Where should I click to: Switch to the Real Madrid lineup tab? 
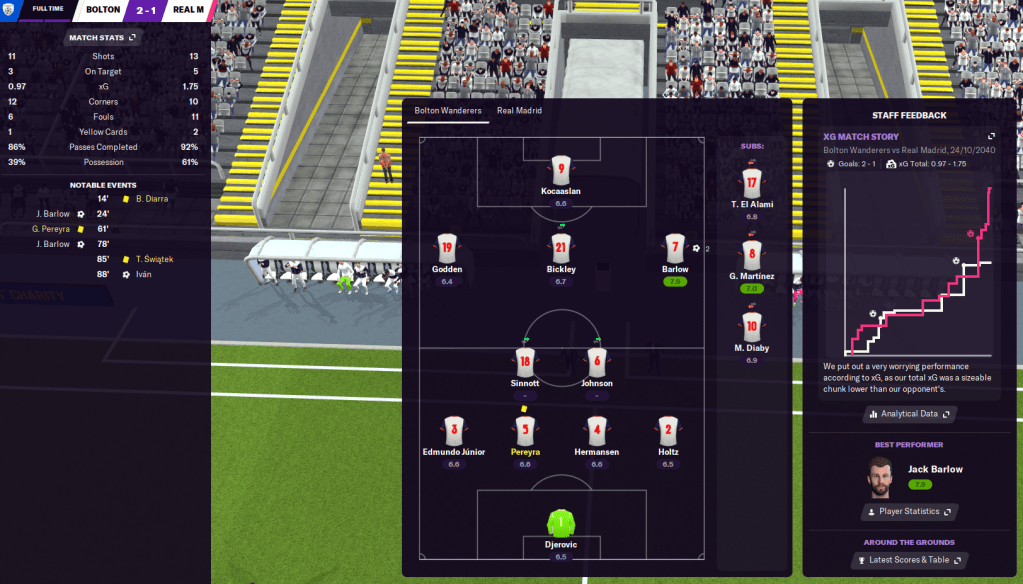[x=519, y=111]
